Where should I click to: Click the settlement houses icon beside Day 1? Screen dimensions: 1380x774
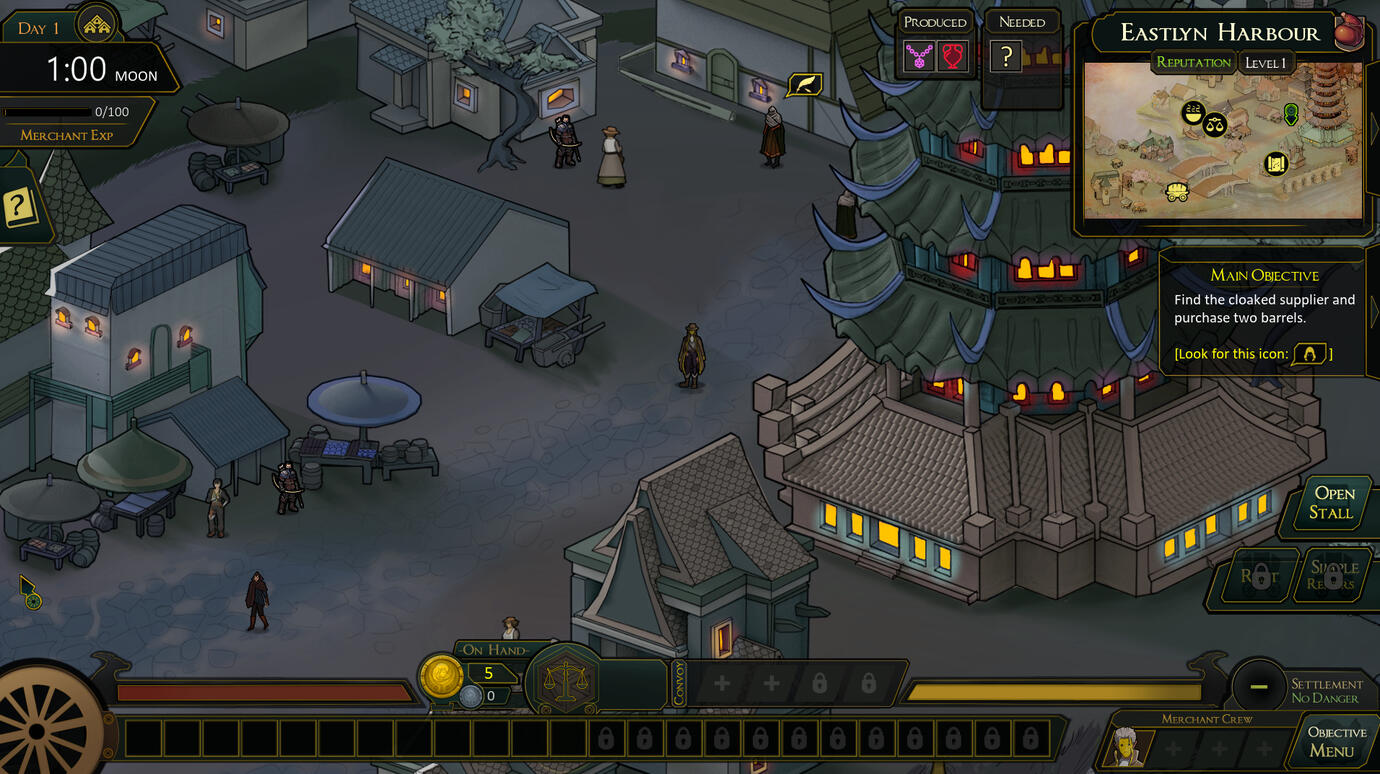pos(97,26)
